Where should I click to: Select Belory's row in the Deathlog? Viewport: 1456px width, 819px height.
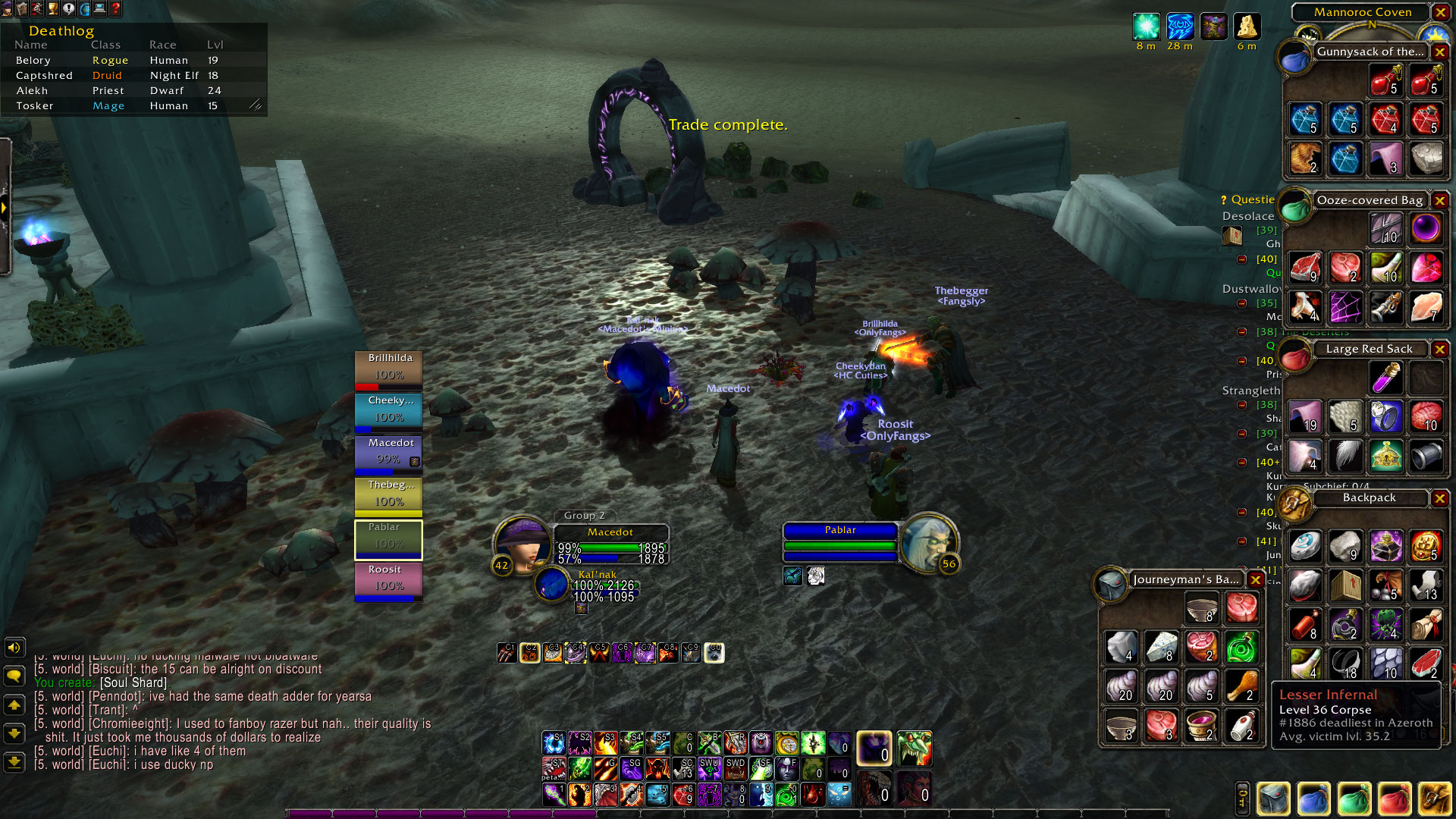(114, 60)
